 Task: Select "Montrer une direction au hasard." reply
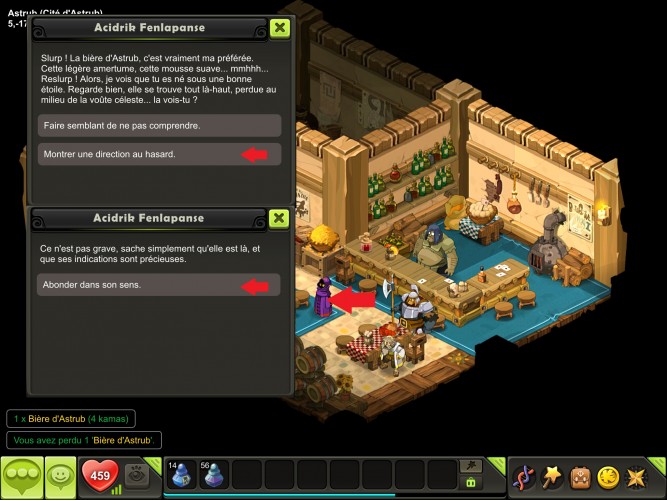click(x=160, y=154)
